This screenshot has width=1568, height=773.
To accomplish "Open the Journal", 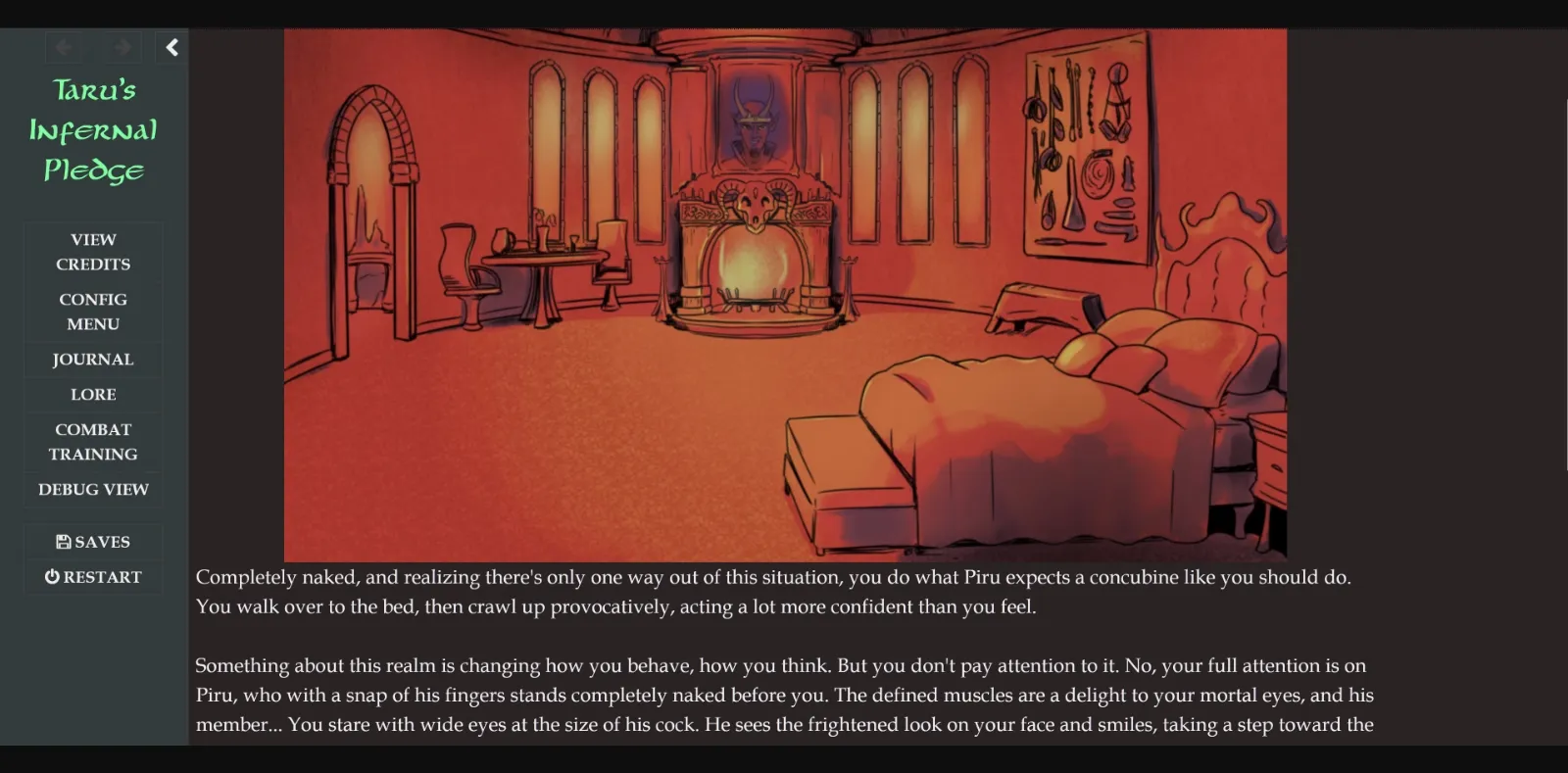I will click(x=92, y=360).
